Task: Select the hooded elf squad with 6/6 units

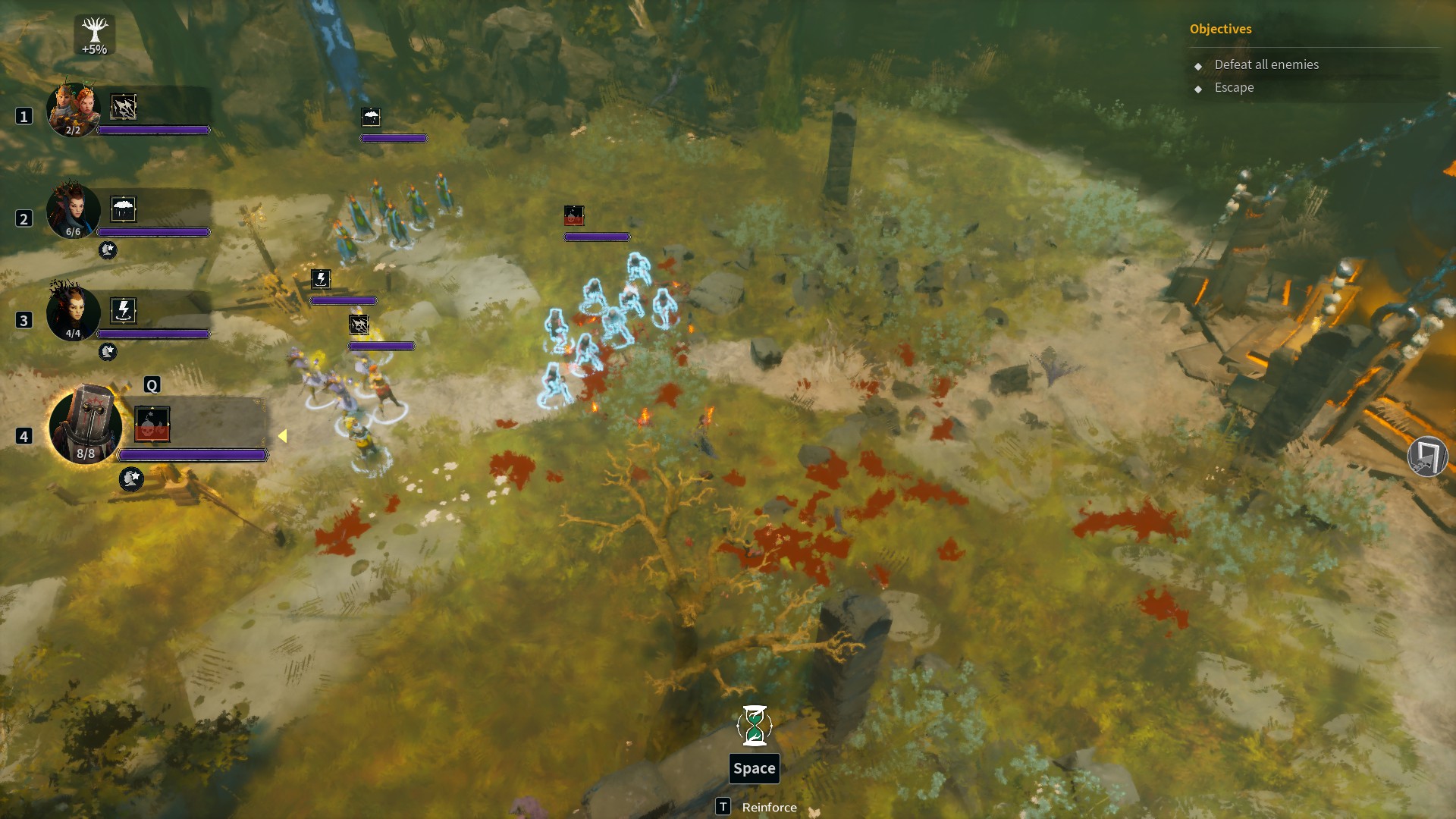Action: point(74,211)
